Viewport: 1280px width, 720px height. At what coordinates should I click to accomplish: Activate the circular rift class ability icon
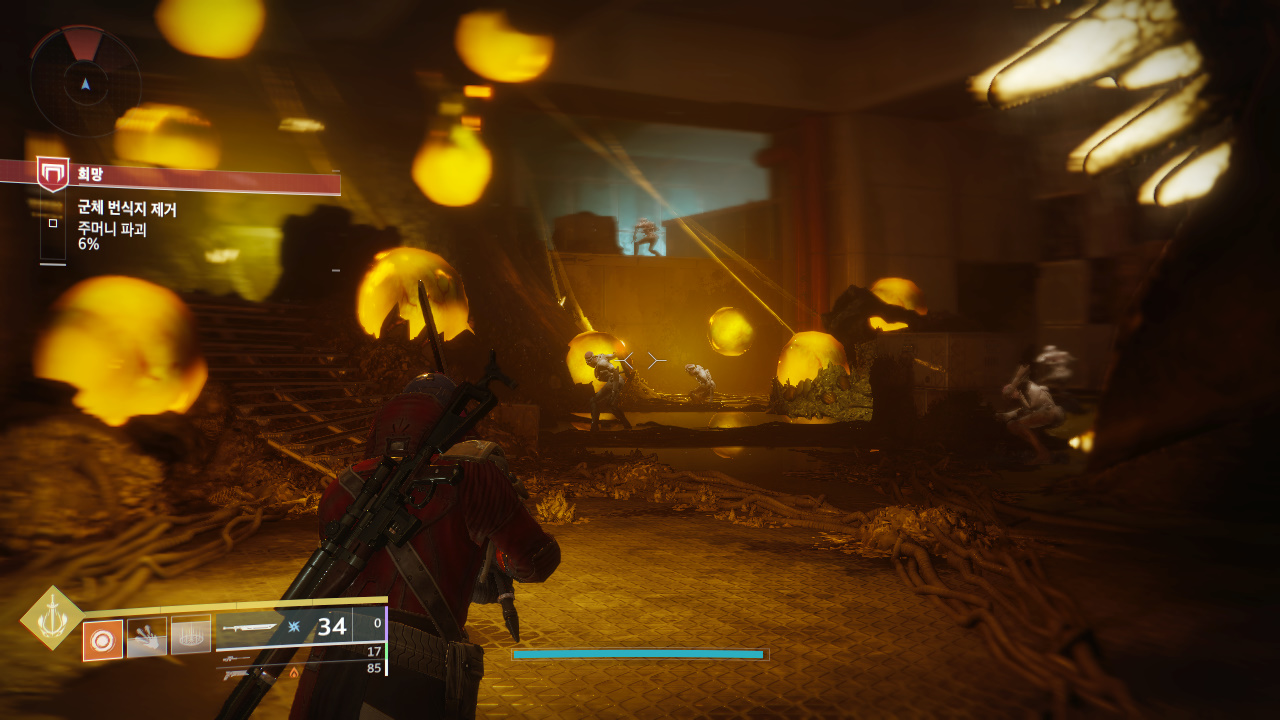pos(190,634)
